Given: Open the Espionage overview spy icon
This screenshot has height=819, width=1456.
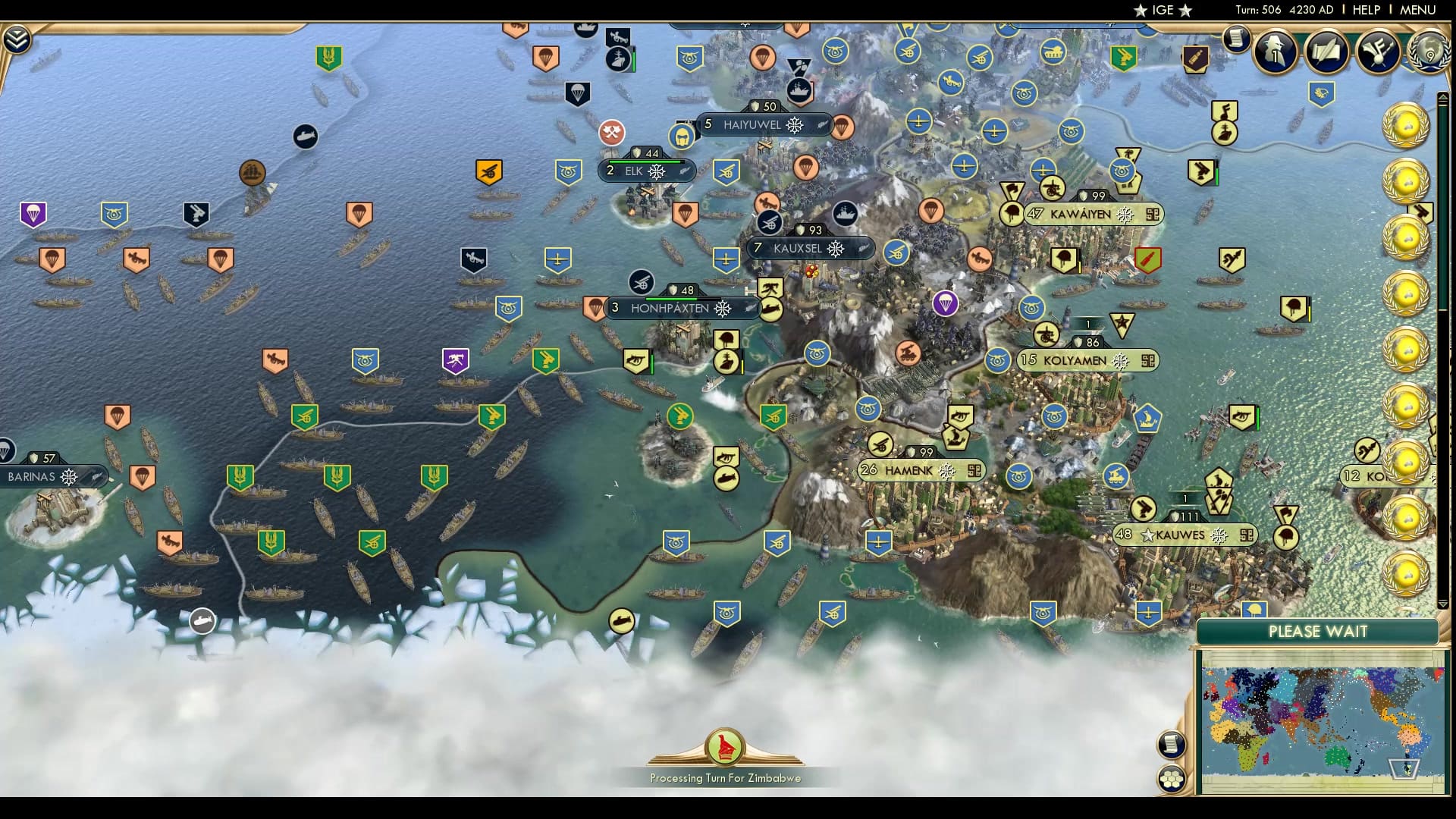Looking at the screenshot, I should (x=1275, y=53).
